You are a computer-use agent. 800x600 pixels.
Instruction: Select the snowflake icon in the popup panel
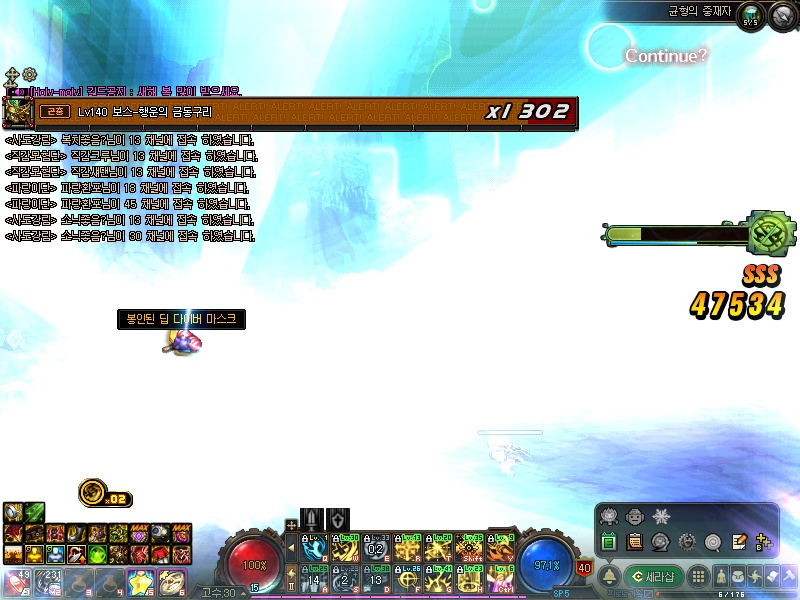(x=659, y=516)
